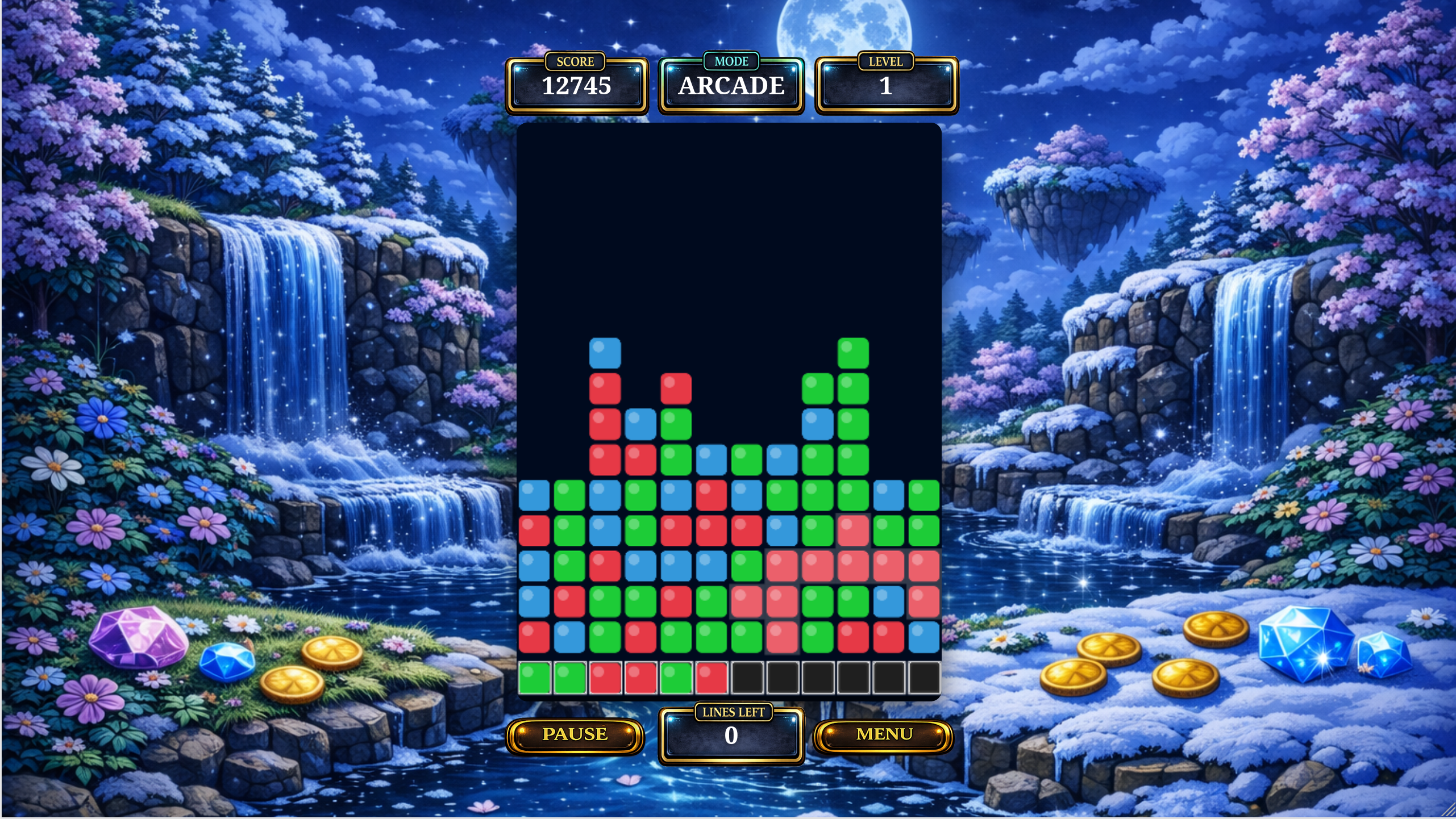Pause the game with the PAUSE button
The height and width of the screenshot is (819, 1456).
click(575, 735)
